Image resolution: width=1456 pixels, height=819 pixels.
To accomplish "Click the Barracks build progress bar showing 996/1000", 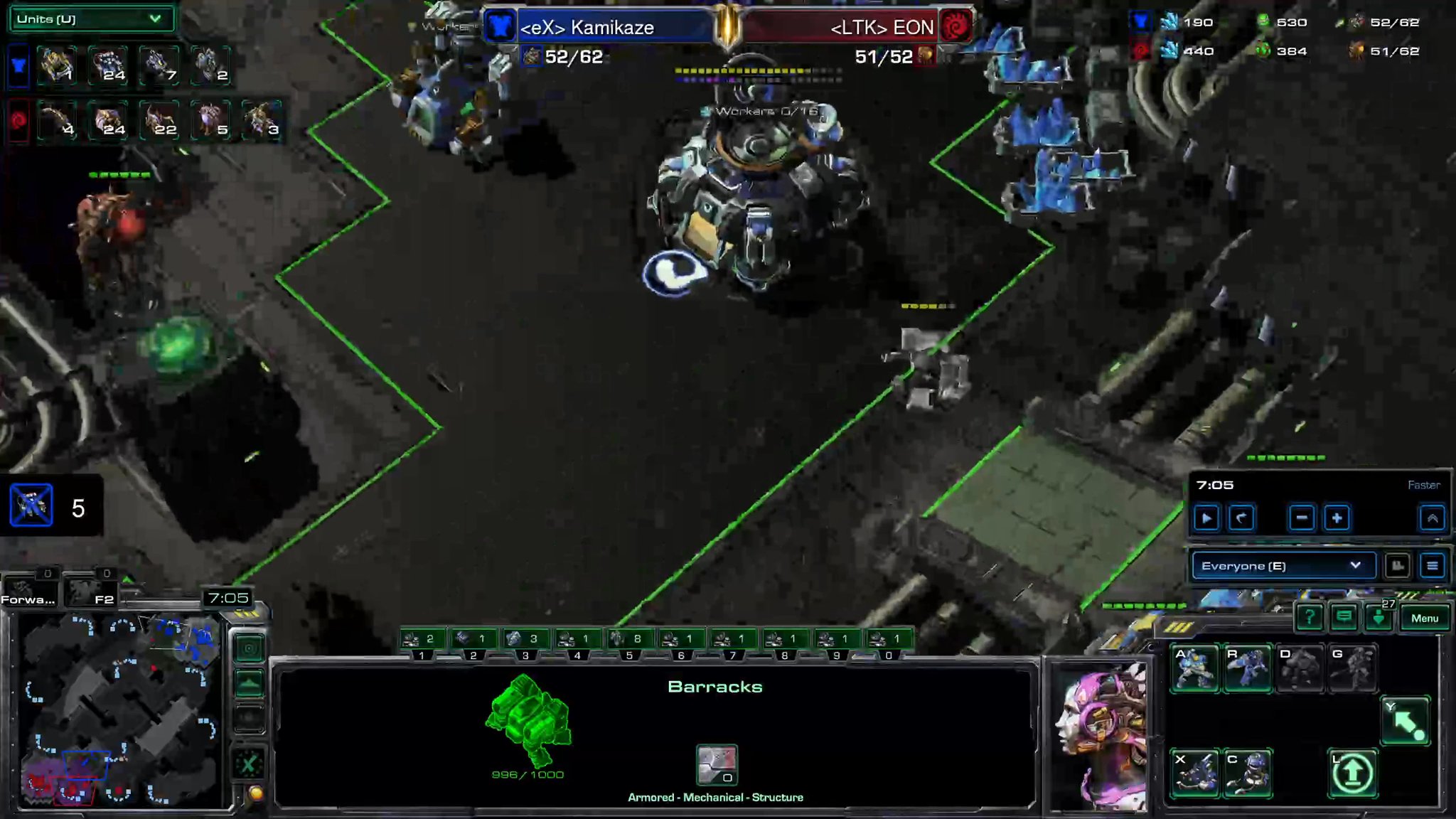I will click(527, 775).
